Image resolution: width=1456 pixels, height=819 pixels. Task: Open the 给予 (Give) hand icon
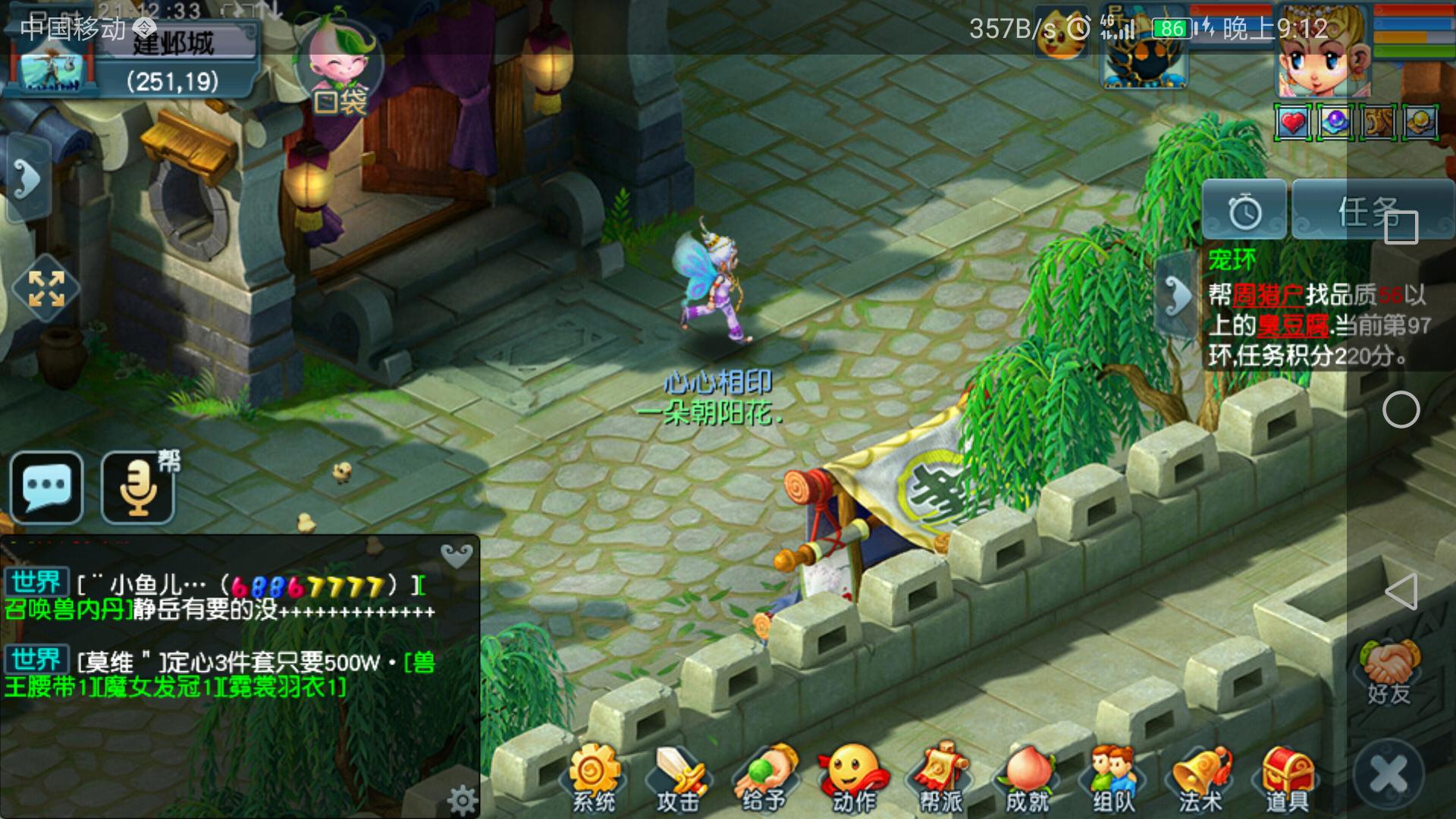click(764, 777)
